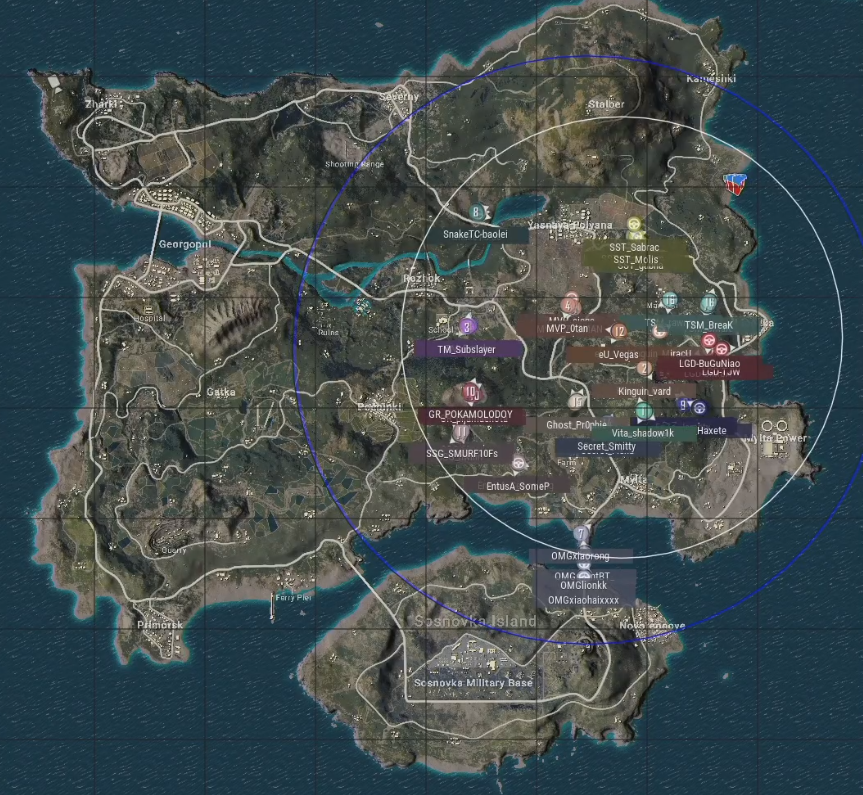
Task: Click the GR_POKAMOLODOY player label
Action: (x=470, y=414)
